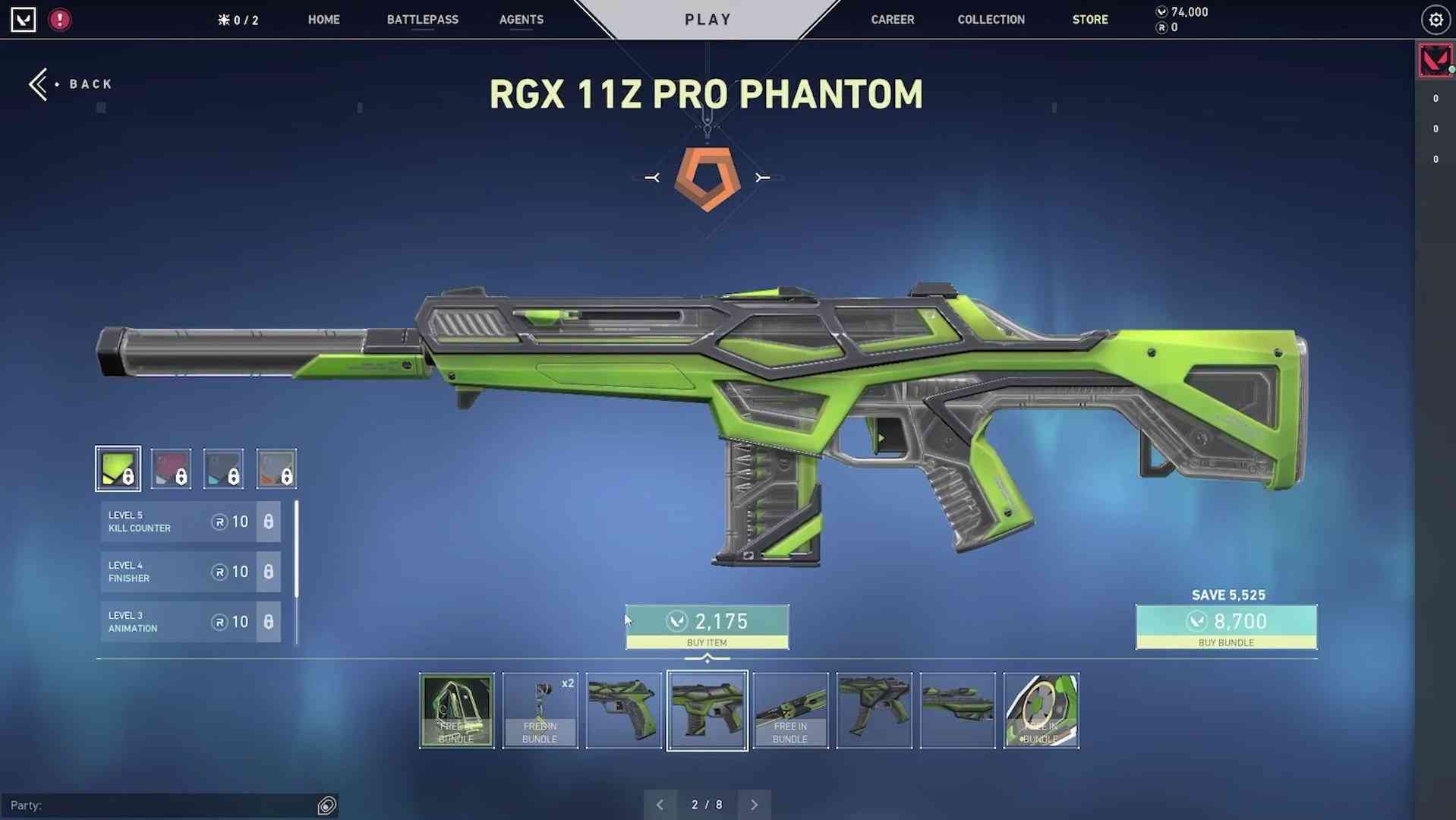Go to the previous bundle page
Screen dimensions: 1456x820
point(660,803)
